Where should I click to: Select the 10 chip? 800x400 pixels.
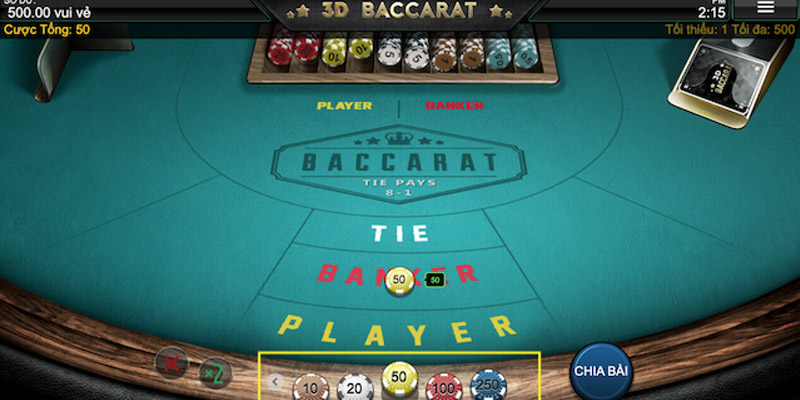pos(312,385)
